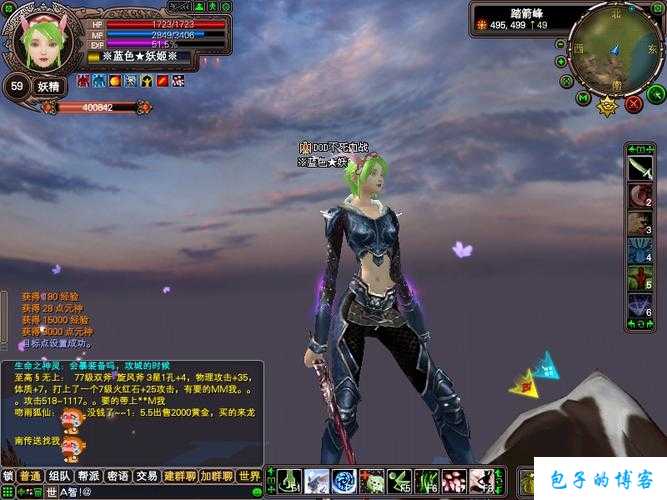This screenshot has height=500, width=667.
Task: Switch to the 世界 world chat tab
Action: [x=249, y=476]
